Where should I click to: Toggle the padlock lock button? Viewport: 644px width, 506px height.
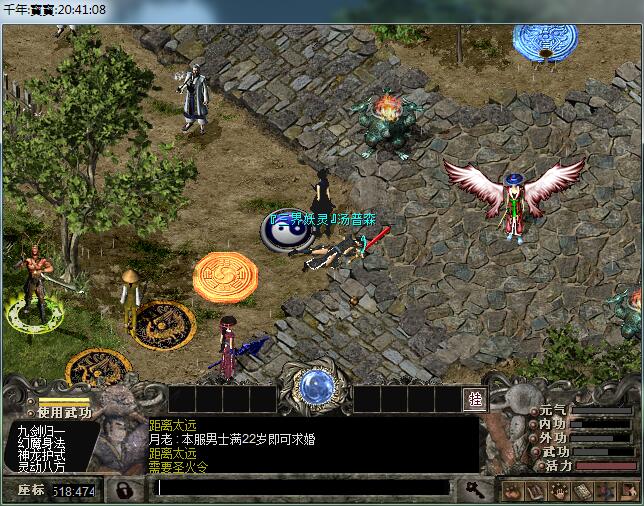pyautogui.click(x=124, y=490)
